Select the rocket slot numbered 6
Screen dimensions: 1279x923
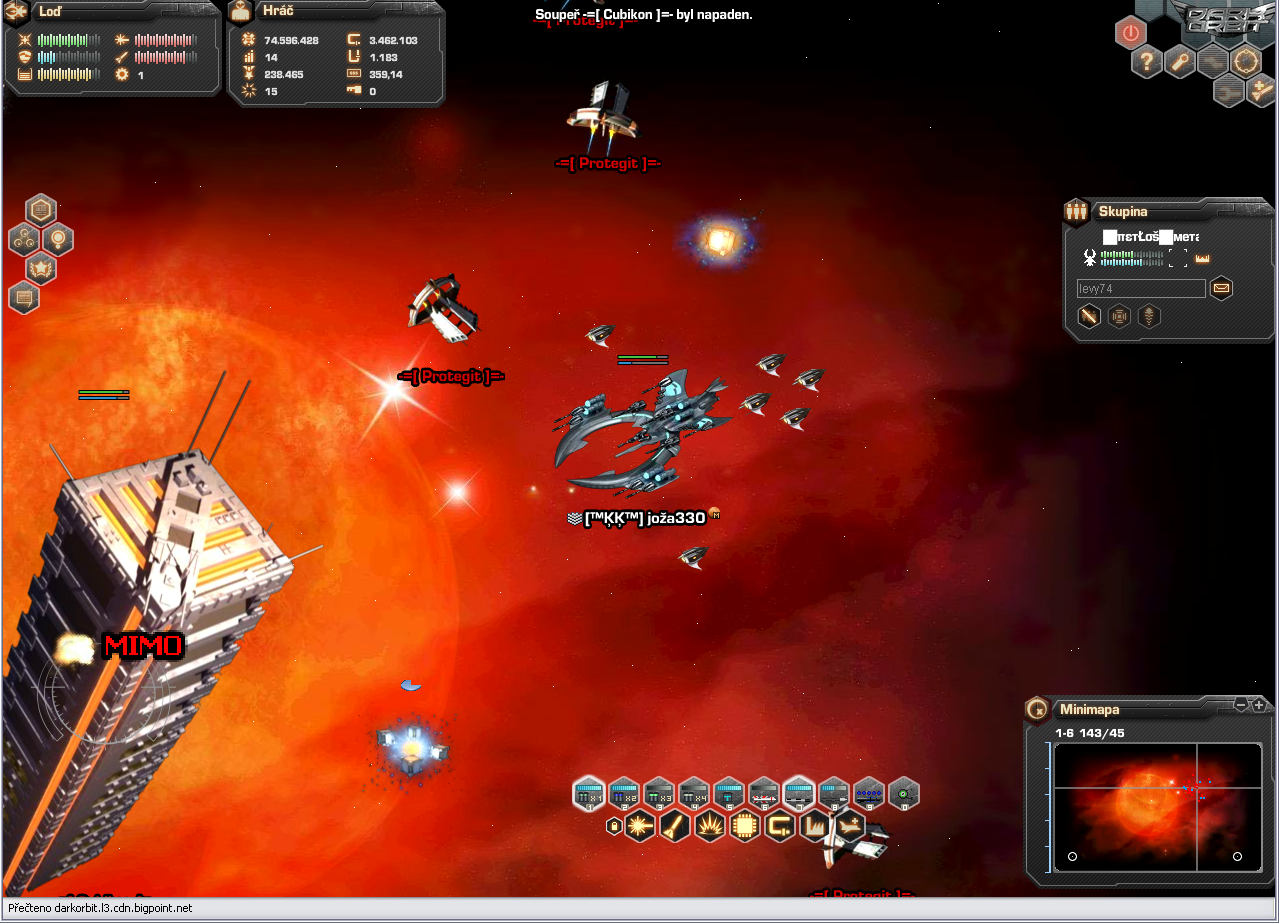point(763,794)
